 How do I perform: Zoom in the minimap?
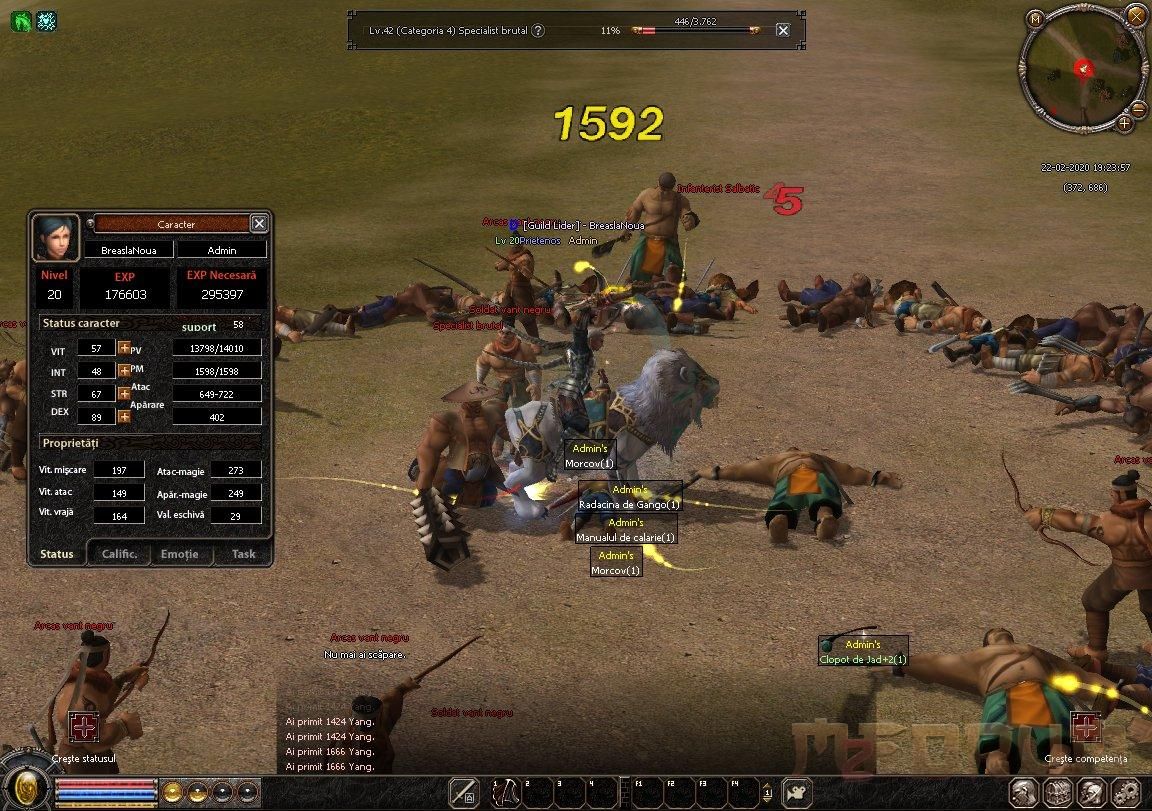tap(1125, 123)
